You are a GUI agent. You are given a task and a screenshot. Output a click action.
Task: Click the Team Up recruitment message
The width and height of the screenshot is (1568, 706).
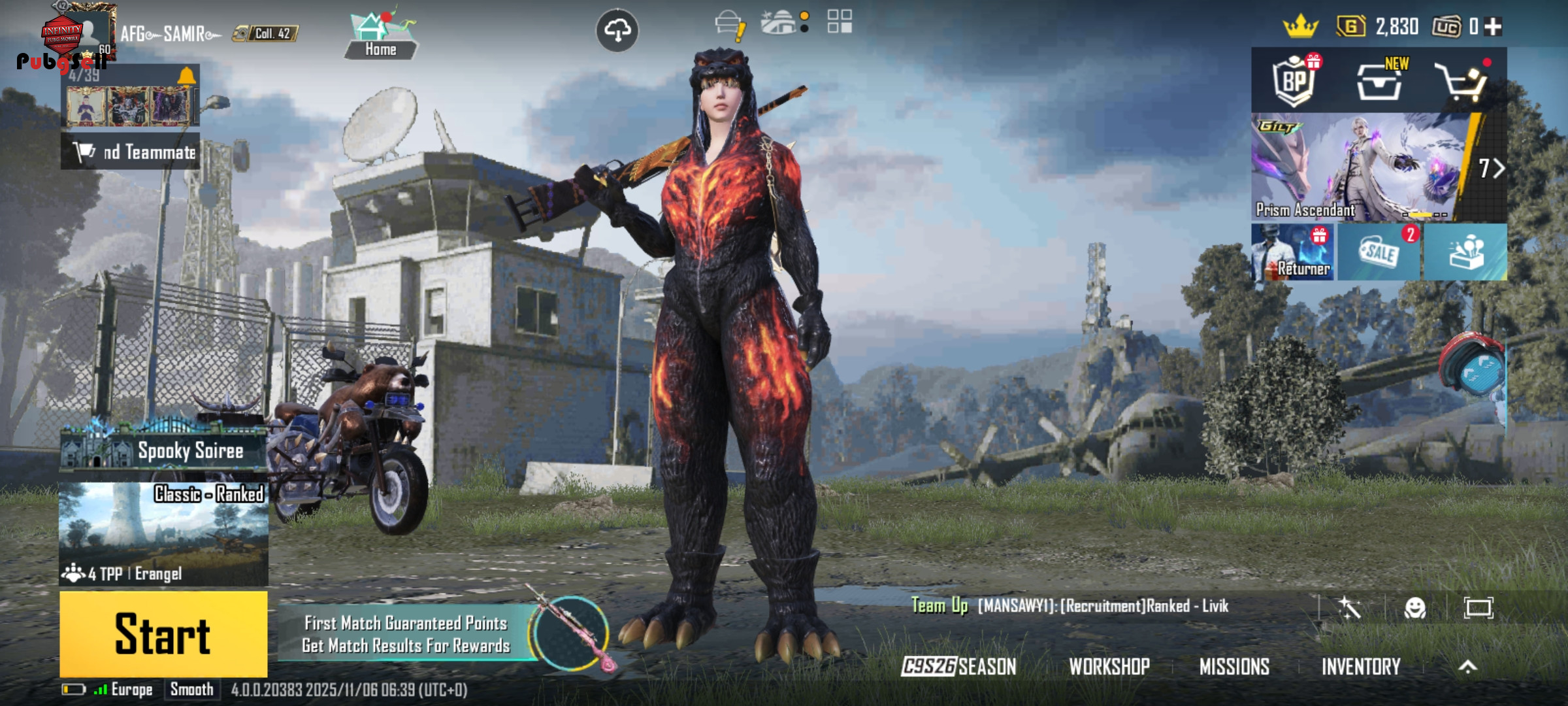[x=1071, y=606]
